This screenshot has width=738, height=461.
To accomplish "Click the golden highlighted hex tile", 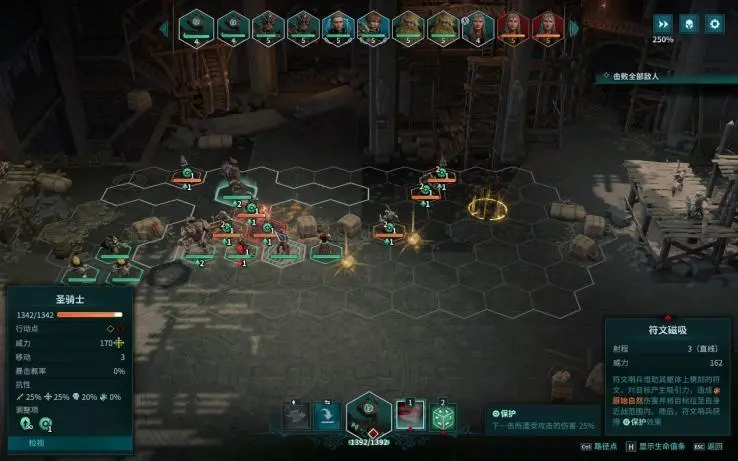I will click(488, 206).
